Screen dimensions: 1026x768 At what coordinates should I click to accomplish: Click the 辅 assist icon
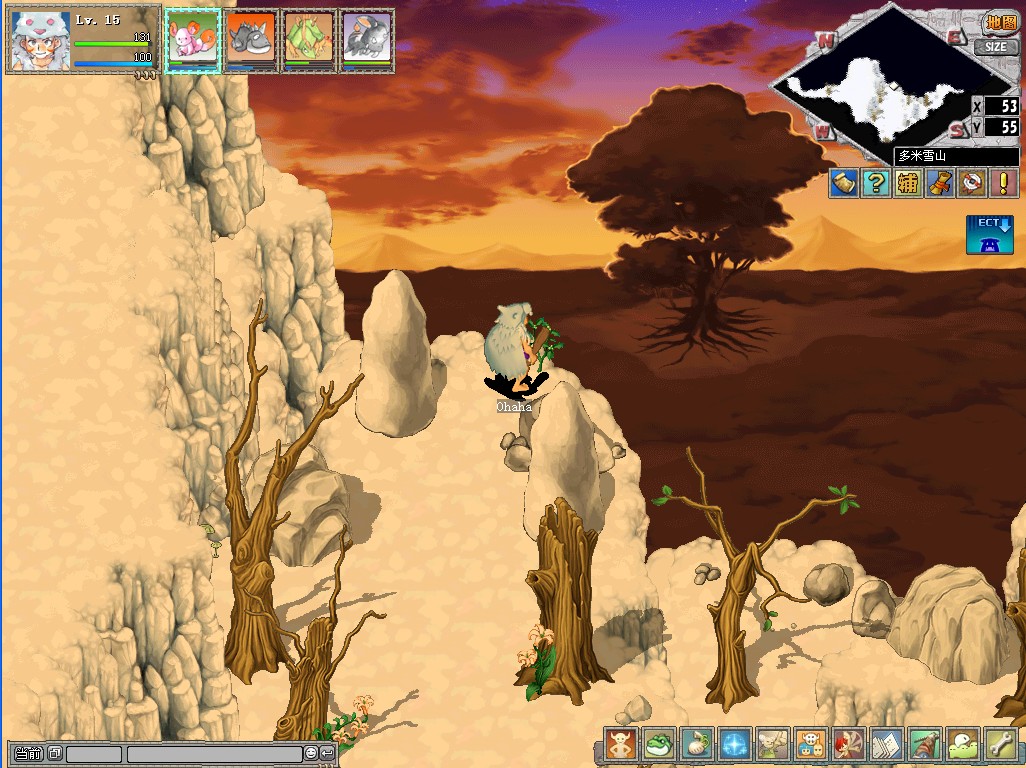(908, 183)
